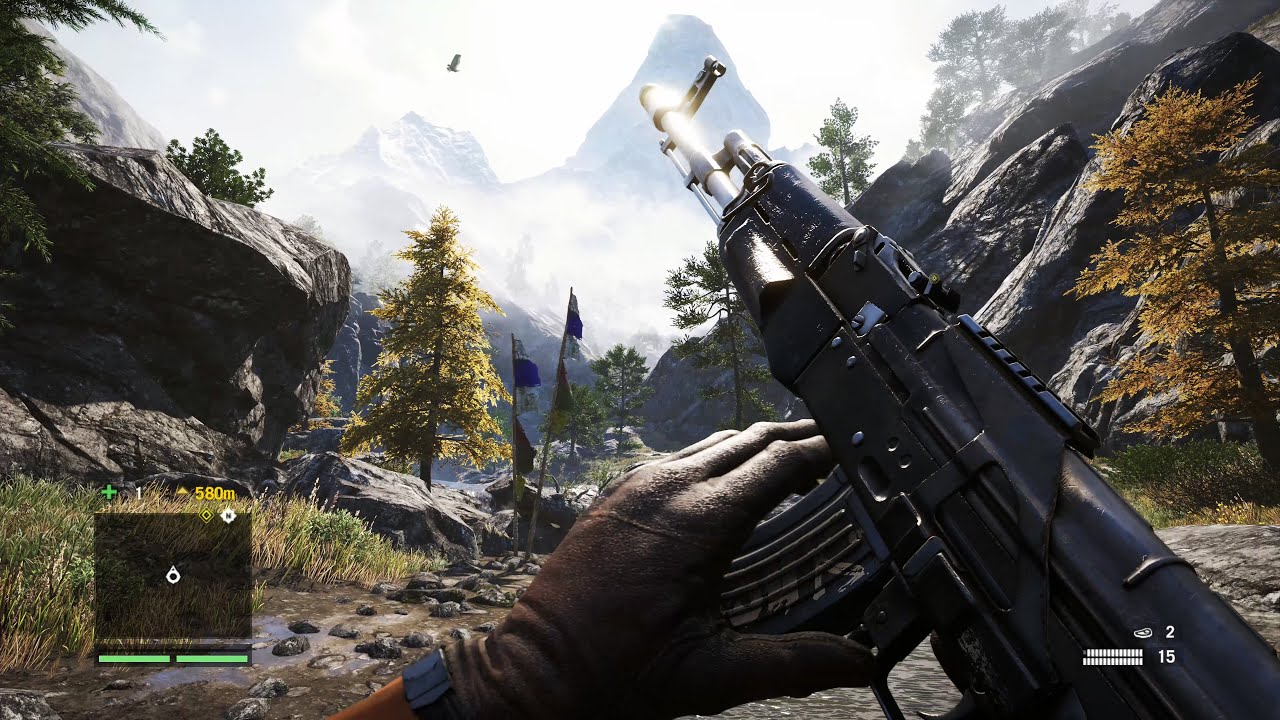Click the yellow diamond objective marker
Viewport: 1280px width, 720px height.
tap(206, 515)
